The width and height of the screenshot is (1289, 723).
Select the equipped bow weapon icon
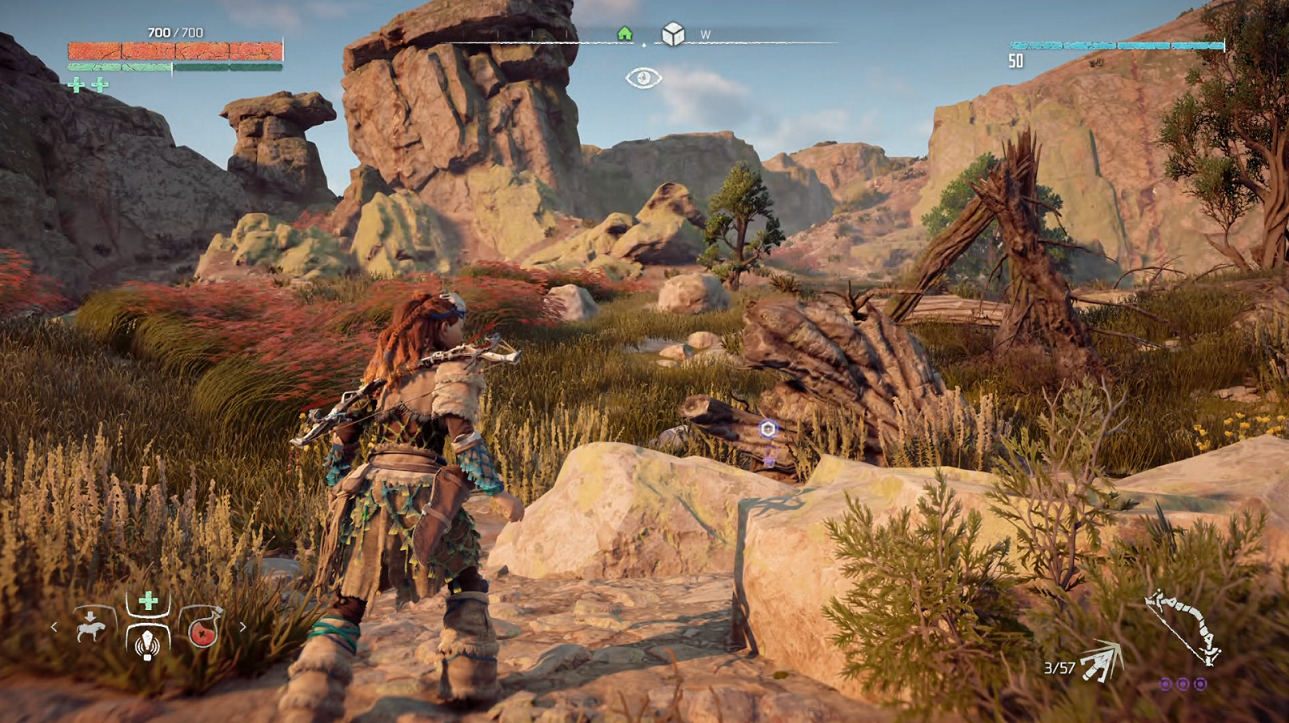point(1183,625)
